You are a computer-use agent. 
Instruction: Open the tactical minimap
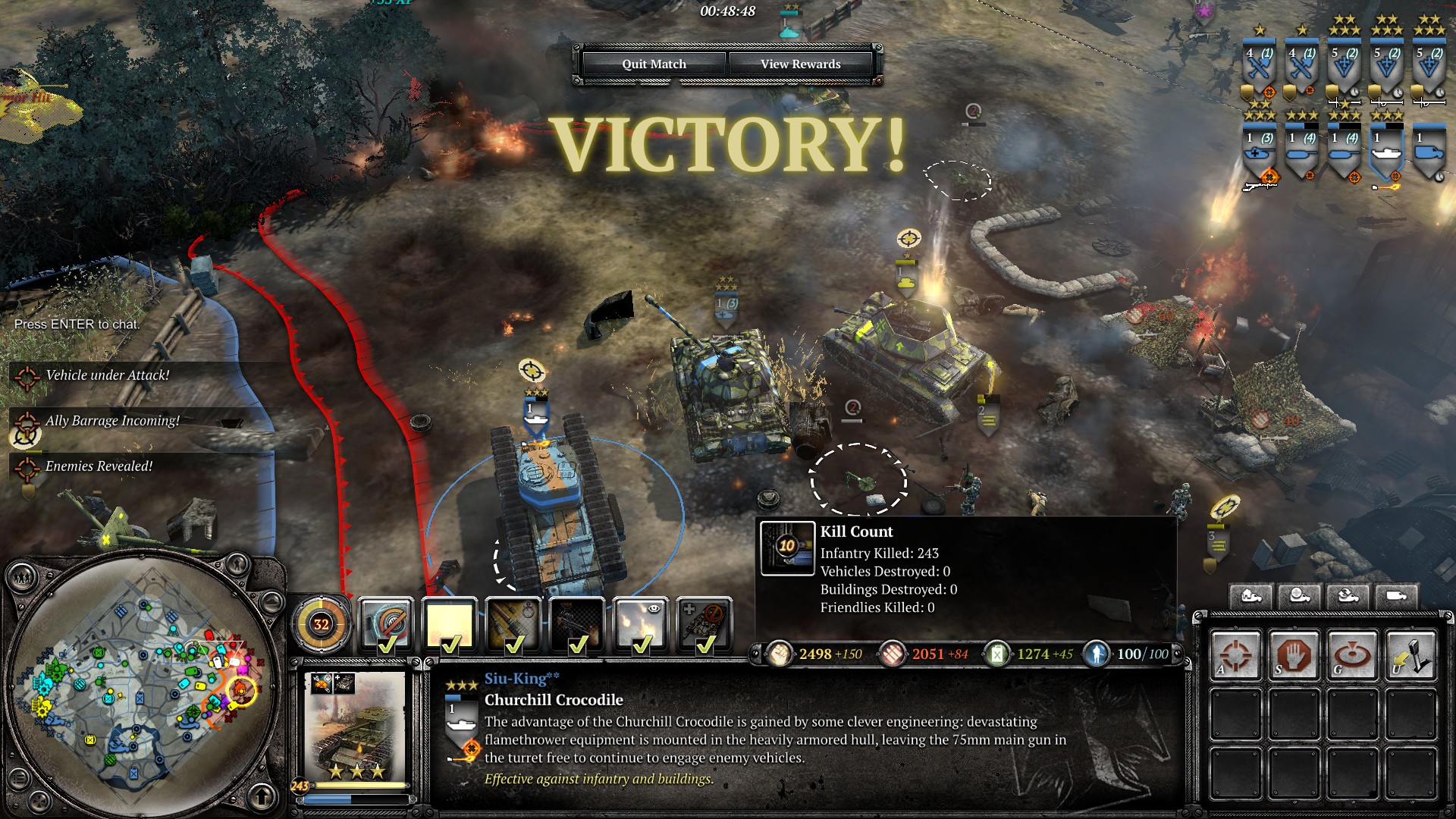tap(139, 685)
